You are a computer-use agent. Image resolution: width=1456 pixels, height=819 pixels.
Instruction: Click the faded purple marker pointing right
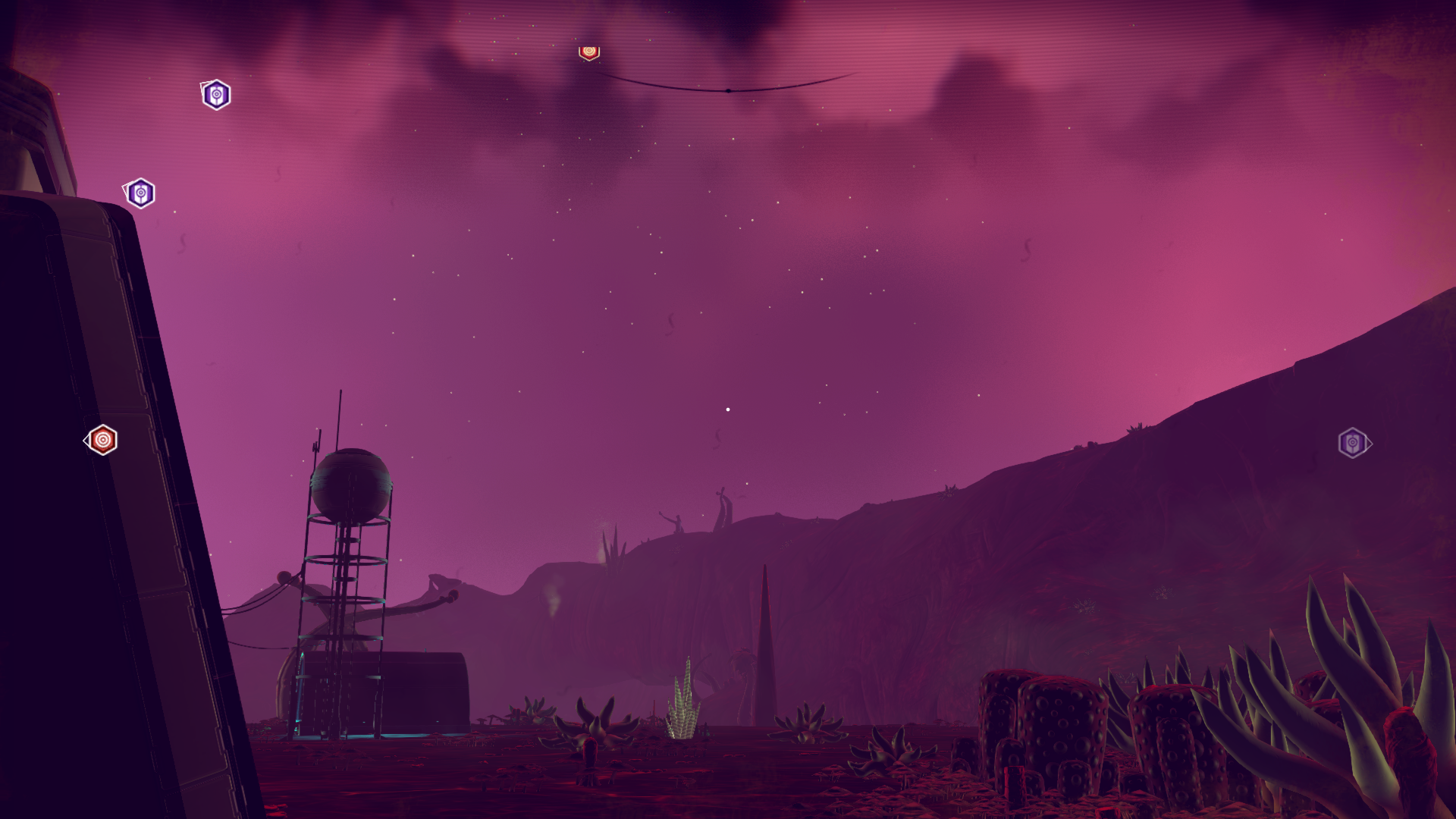[x=1353, y=443]
